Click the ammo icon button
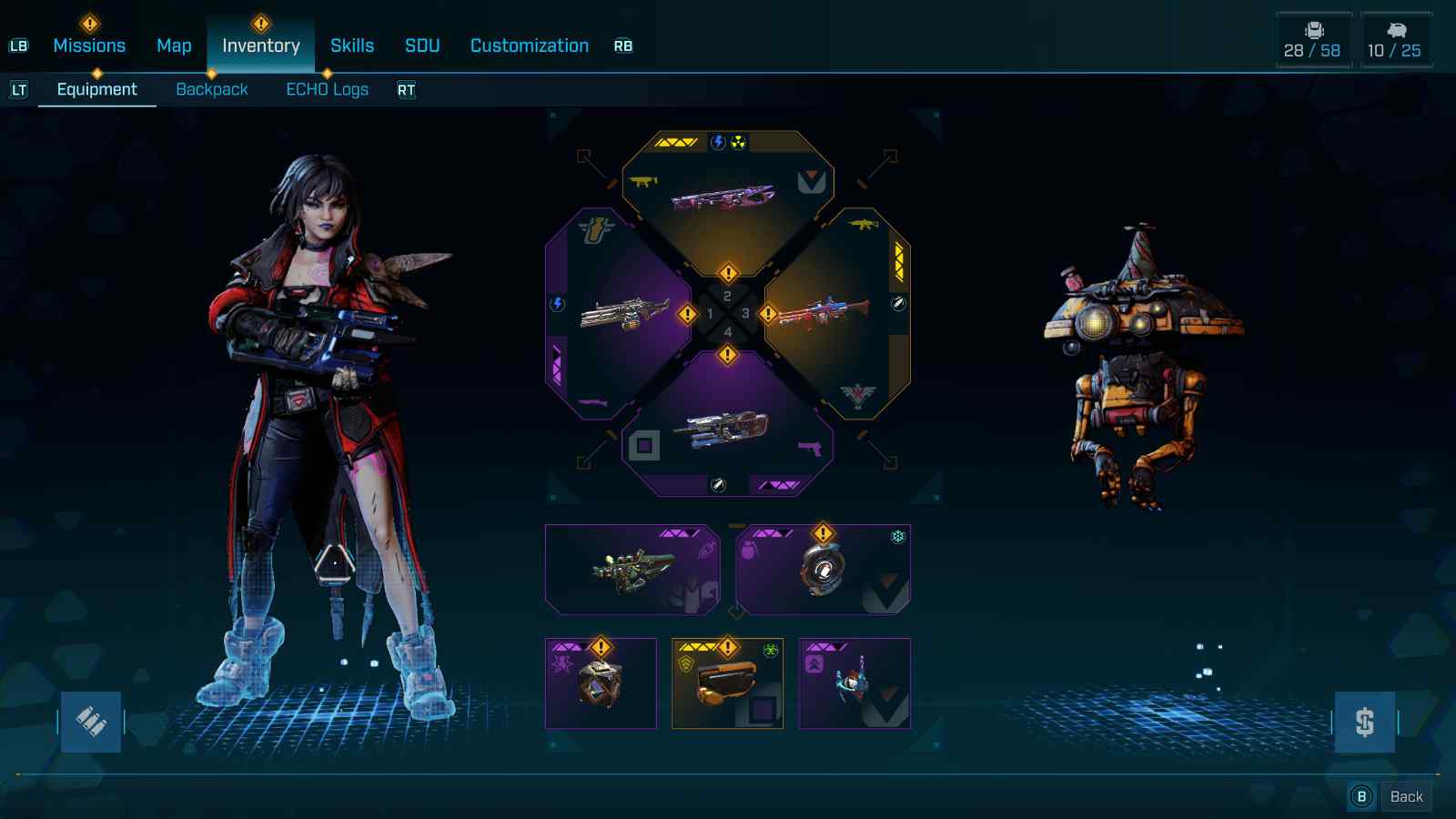The height and width of the screenshot is (819, 1456). (91, 722)
